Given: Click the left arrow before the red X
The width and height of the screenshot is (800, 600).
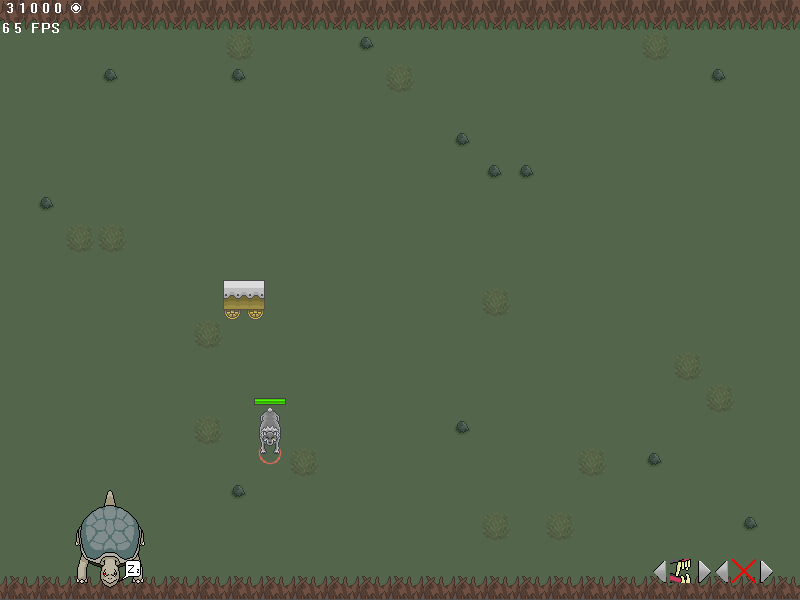Looking at the screenshot, I should 722,571.
